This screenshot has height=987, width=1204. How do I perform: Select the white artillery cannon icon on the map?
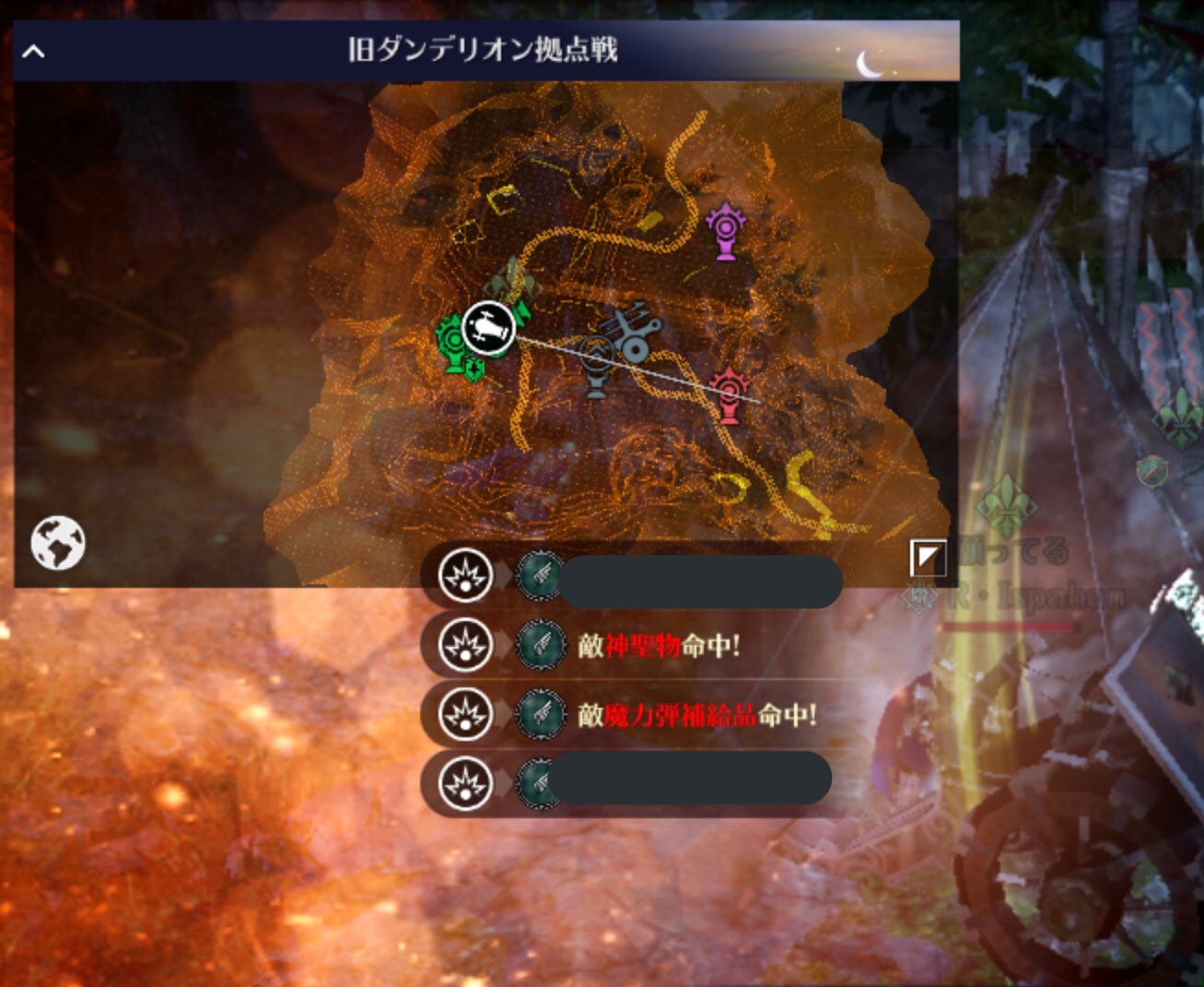click(x=491, y=328)
